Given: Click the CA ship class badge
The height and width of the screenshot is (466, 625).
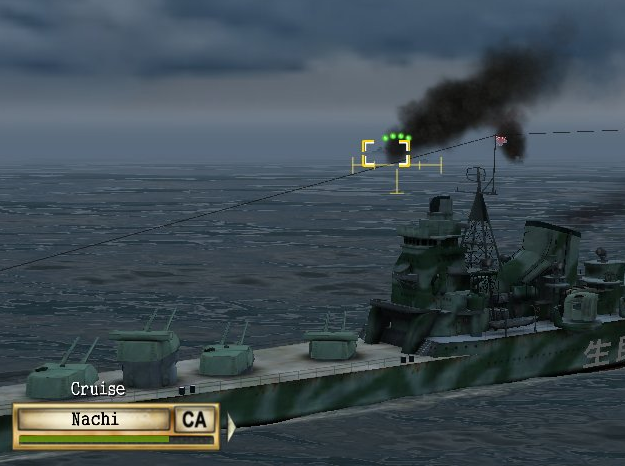Looking at the screenshot, I should 194,419.
